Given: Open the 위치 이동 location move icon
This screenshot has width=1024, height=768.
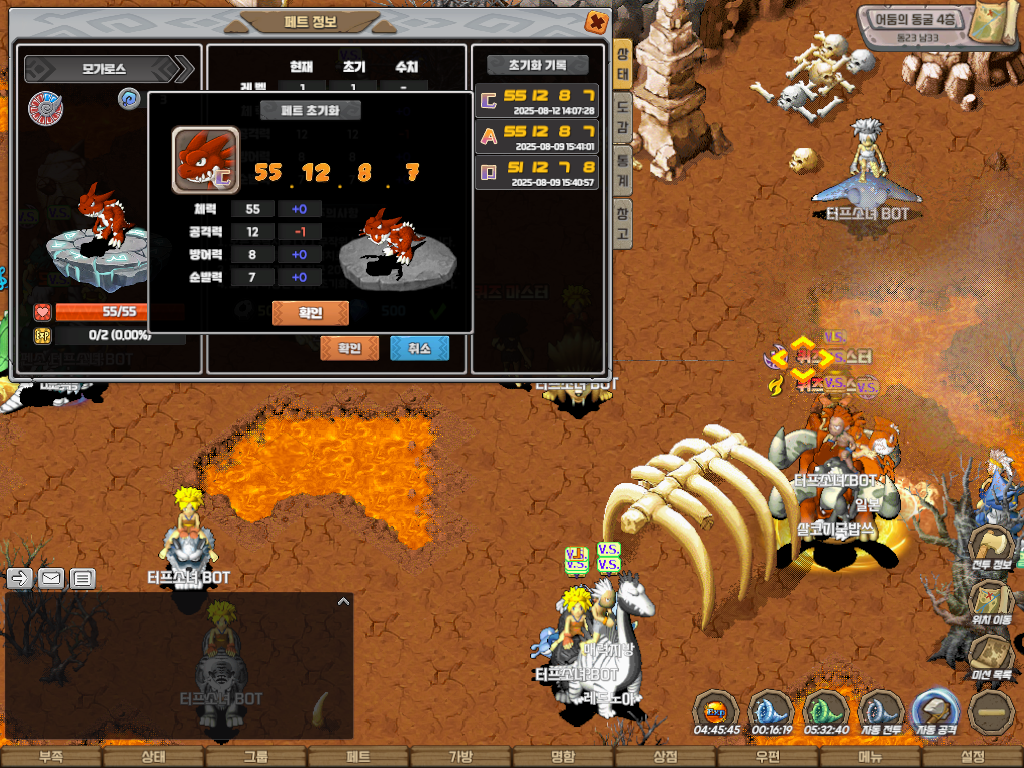Looking at the screenshot, I should (993, 601).
